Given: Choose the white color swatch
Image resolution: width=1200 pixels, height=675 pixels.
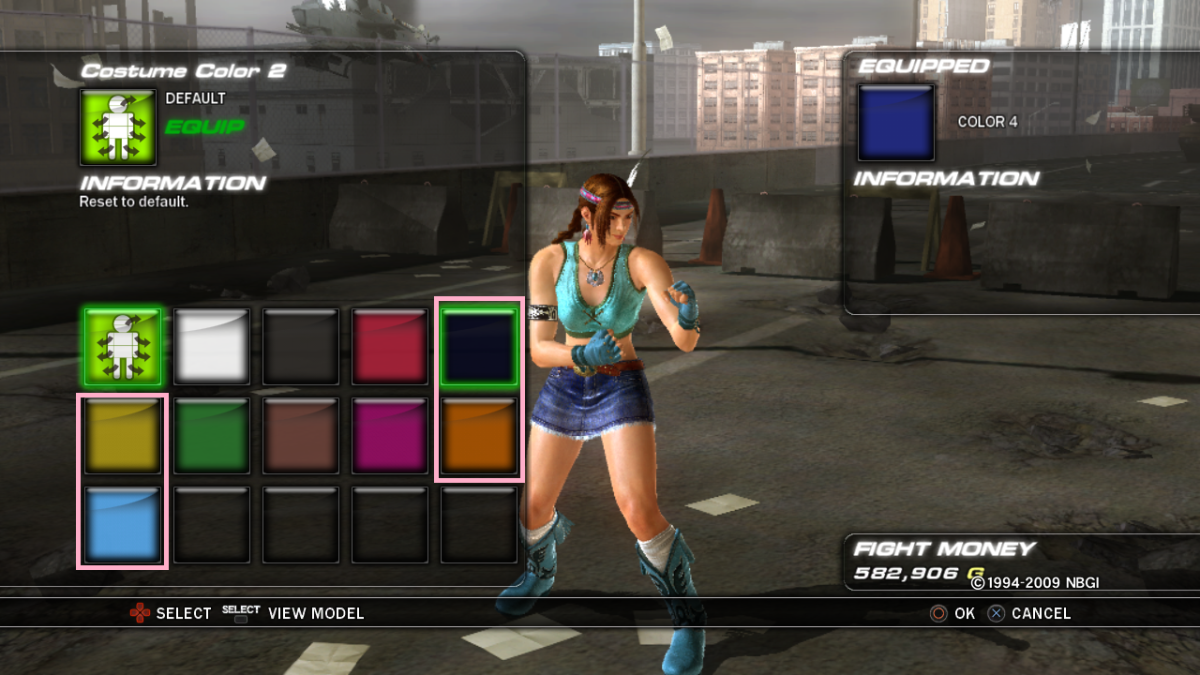Looking at the screenshot, I should point(211,346).
